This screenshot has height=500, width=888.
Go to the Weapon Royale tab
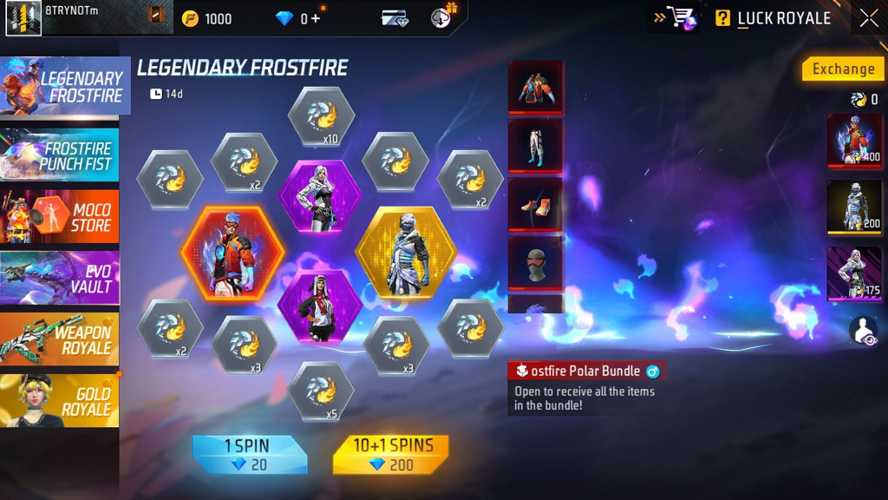tap(60, 339)
